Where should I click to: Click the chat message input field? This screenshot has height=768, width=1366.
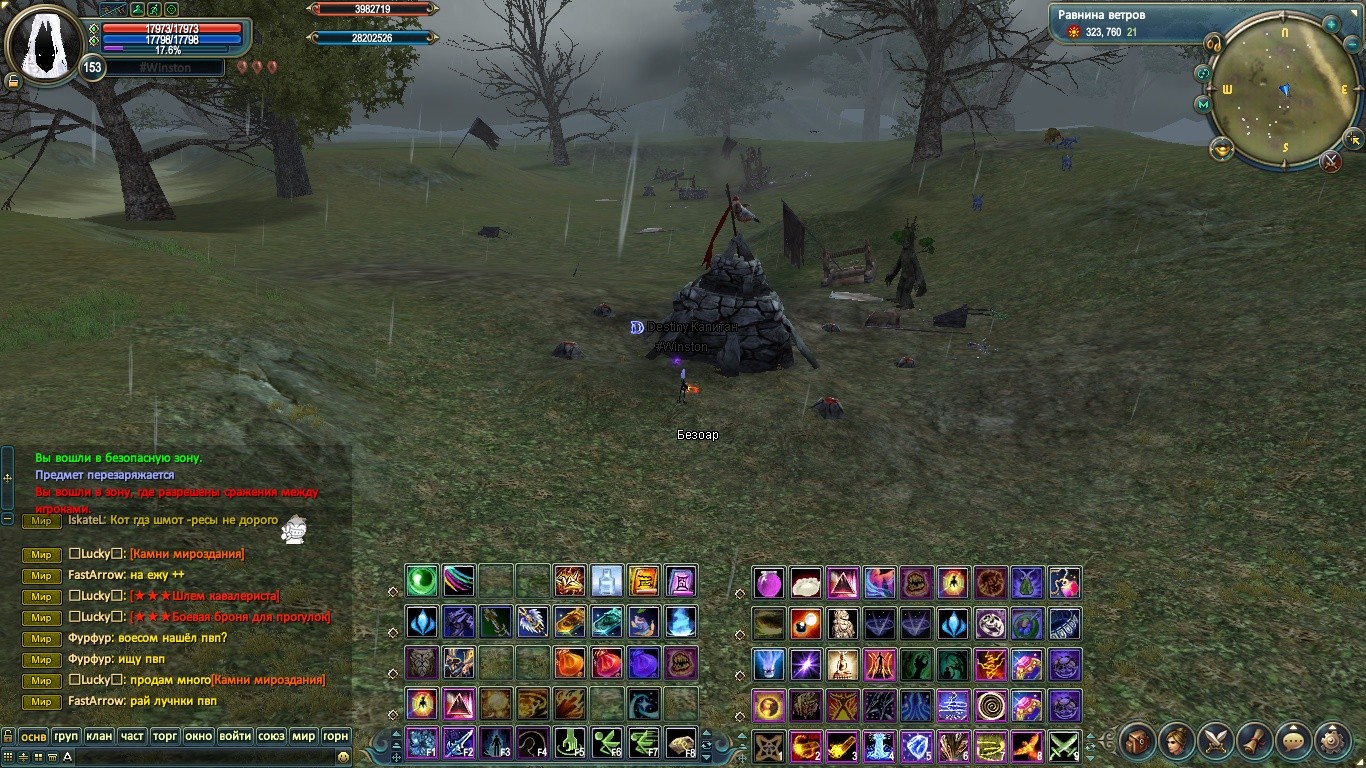[x=200, y=757]
